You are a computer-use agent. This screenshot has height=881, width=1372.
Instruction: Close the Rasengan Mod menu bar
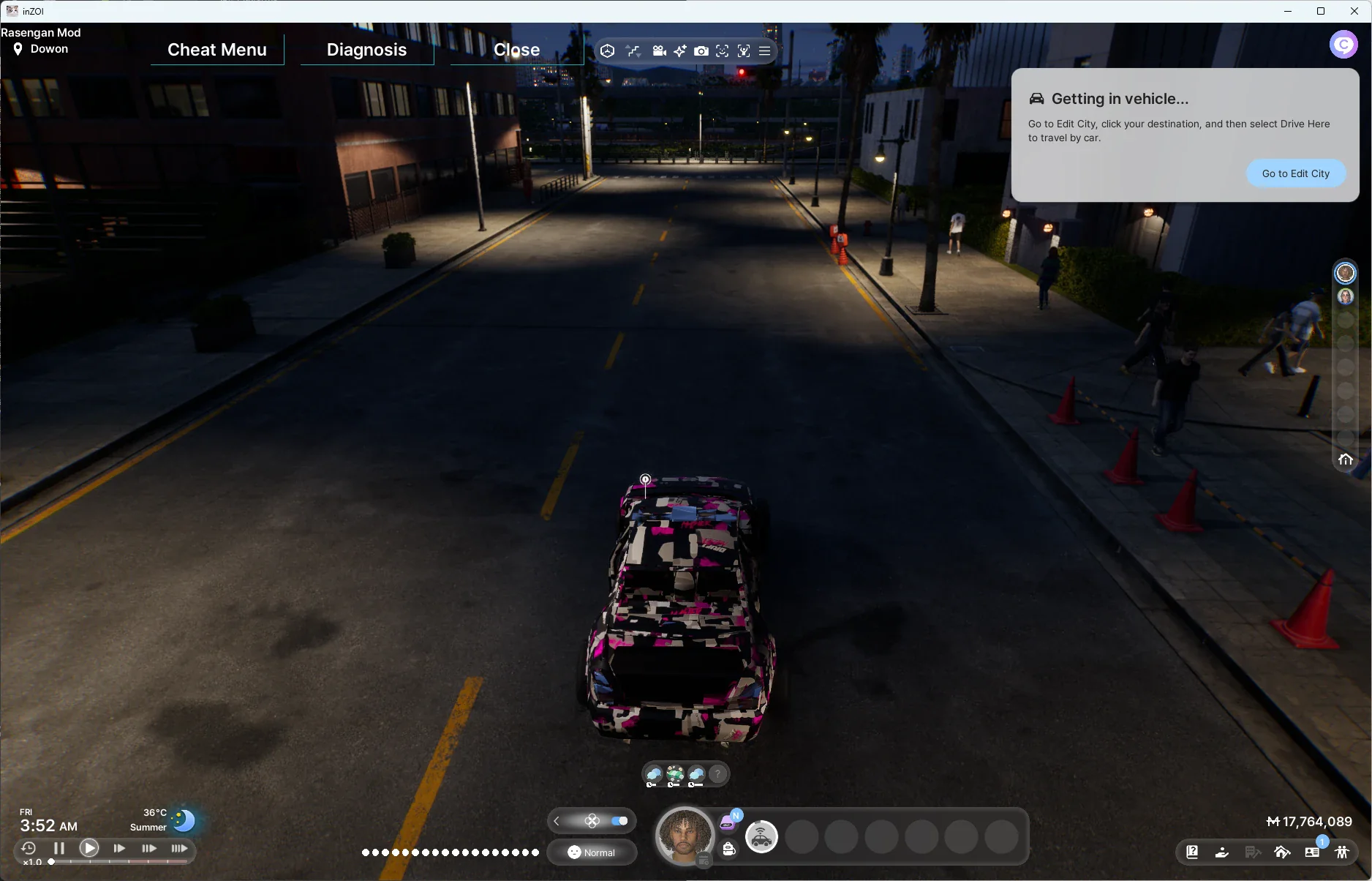pos(516,50)
